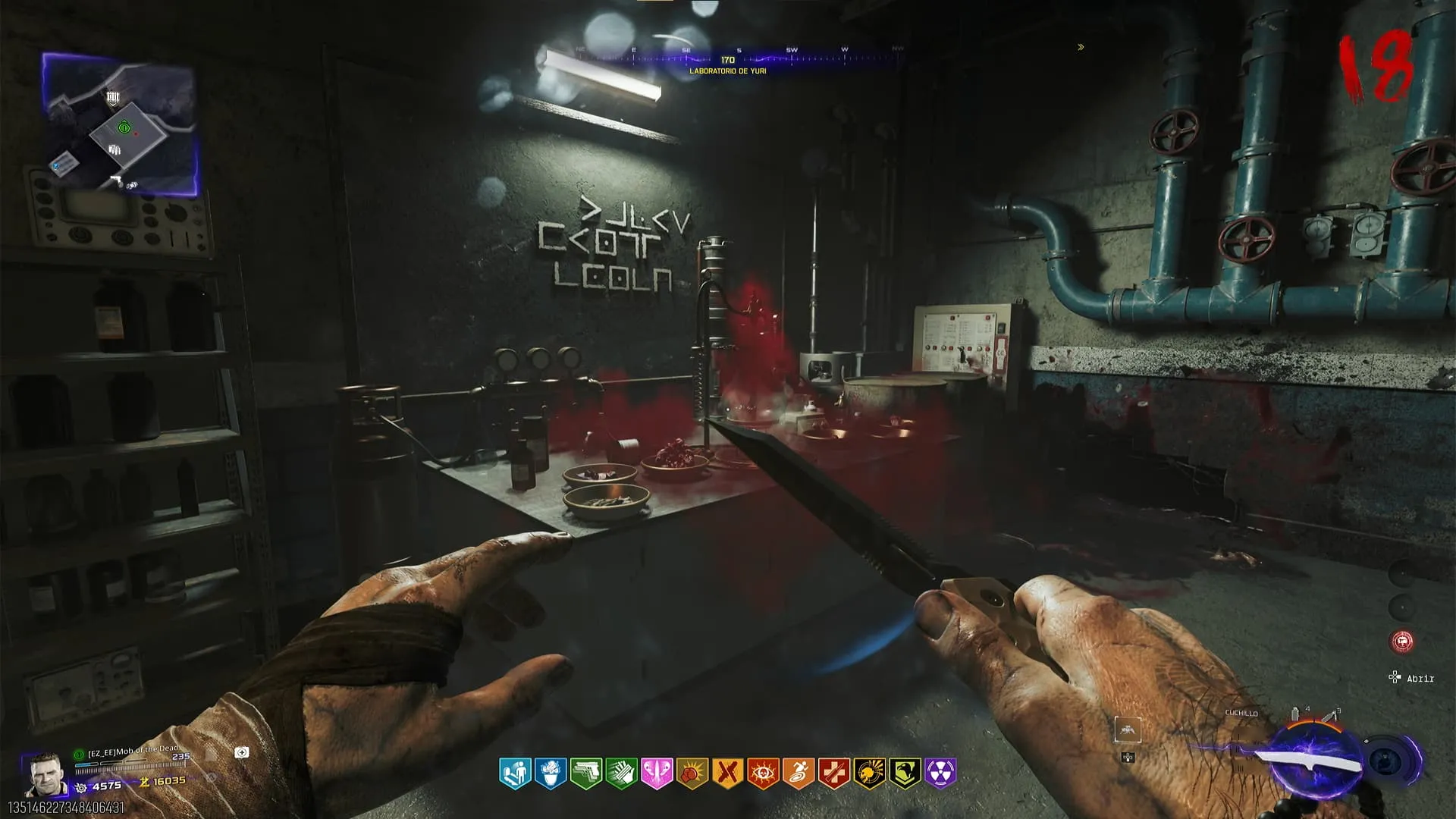Select the purple radiation perk icon
The width and height of the screenshot is (1456, 819).
pyautogui.click(x=940, y=773)
